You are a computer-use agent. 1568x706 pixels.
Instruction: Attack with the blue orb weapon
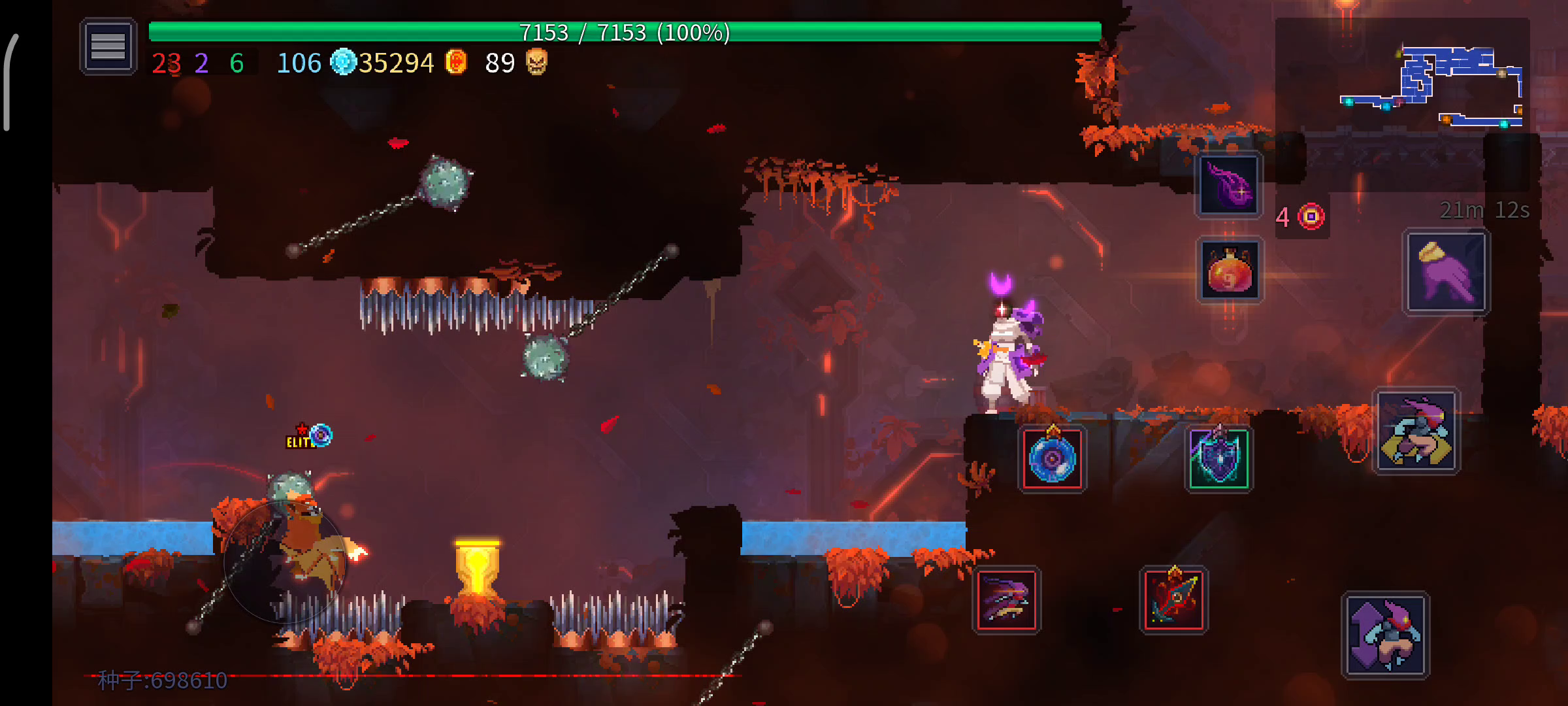click(x=1052, y=459)
